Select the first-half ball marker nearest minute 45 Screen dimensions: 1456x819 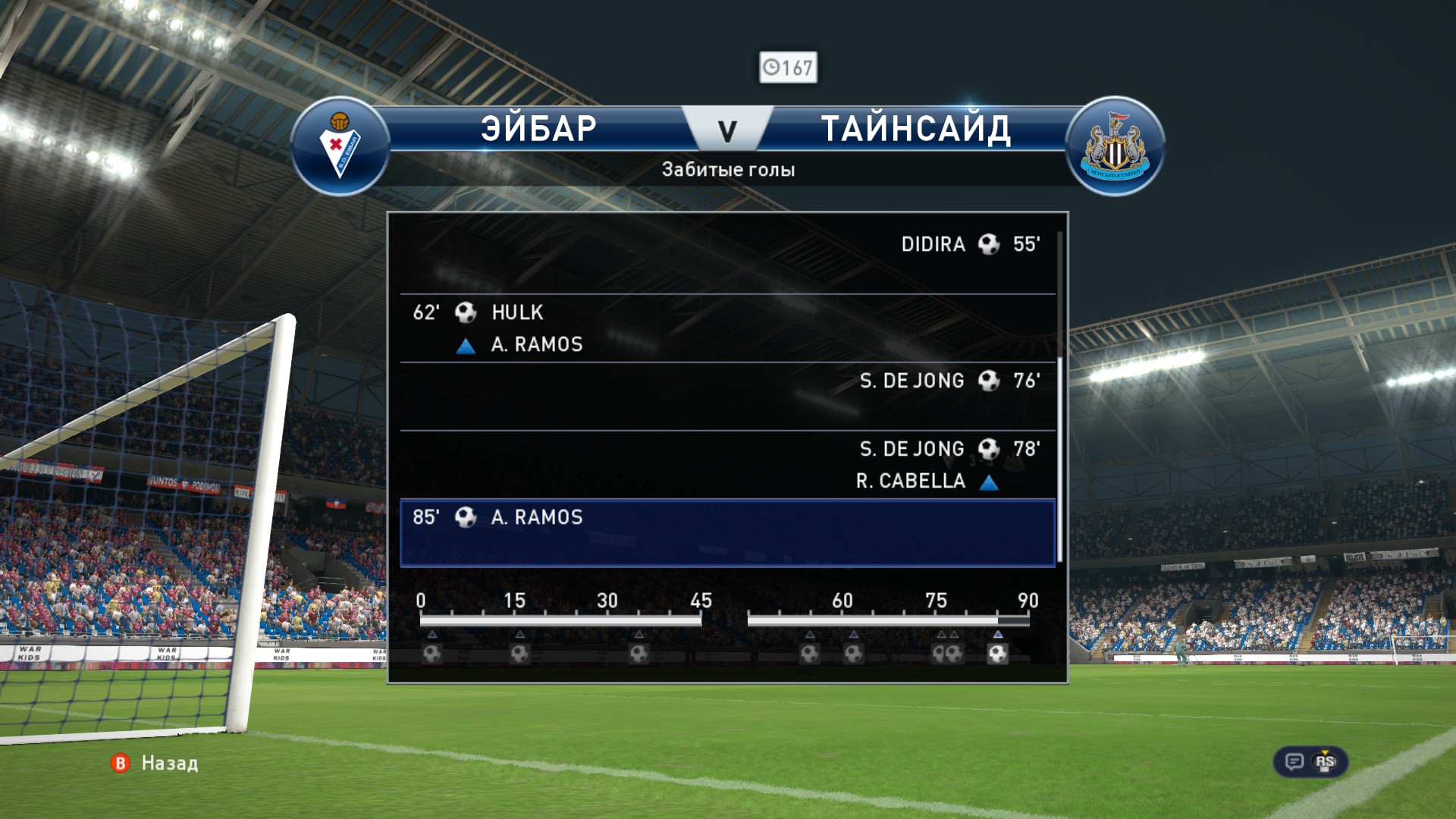(639, 653)
